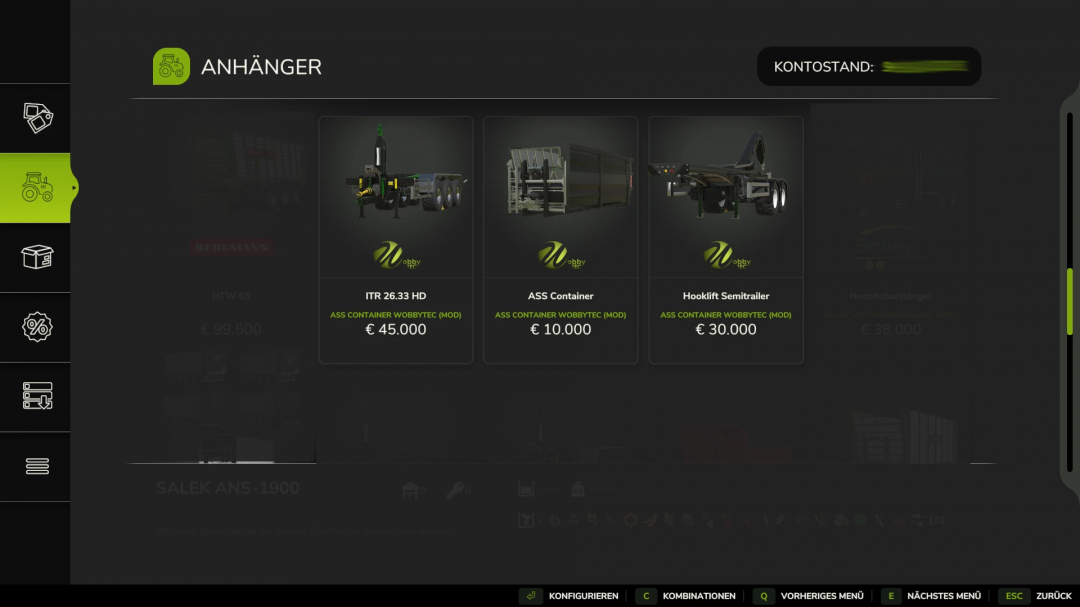Choose the ASS Container item card
Screen dimensions: 1080x607
coord(561,240)
